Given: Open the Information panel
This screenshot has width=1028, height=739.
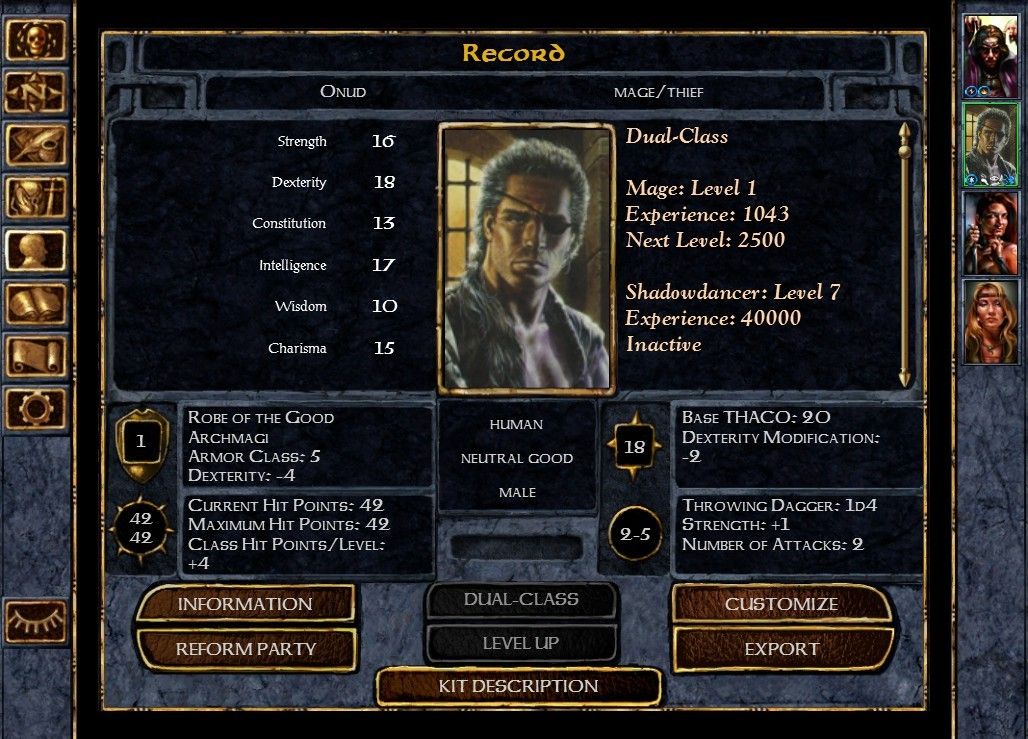Looking at the screenshot, I should pyautogui.click(x=245, y=604).
